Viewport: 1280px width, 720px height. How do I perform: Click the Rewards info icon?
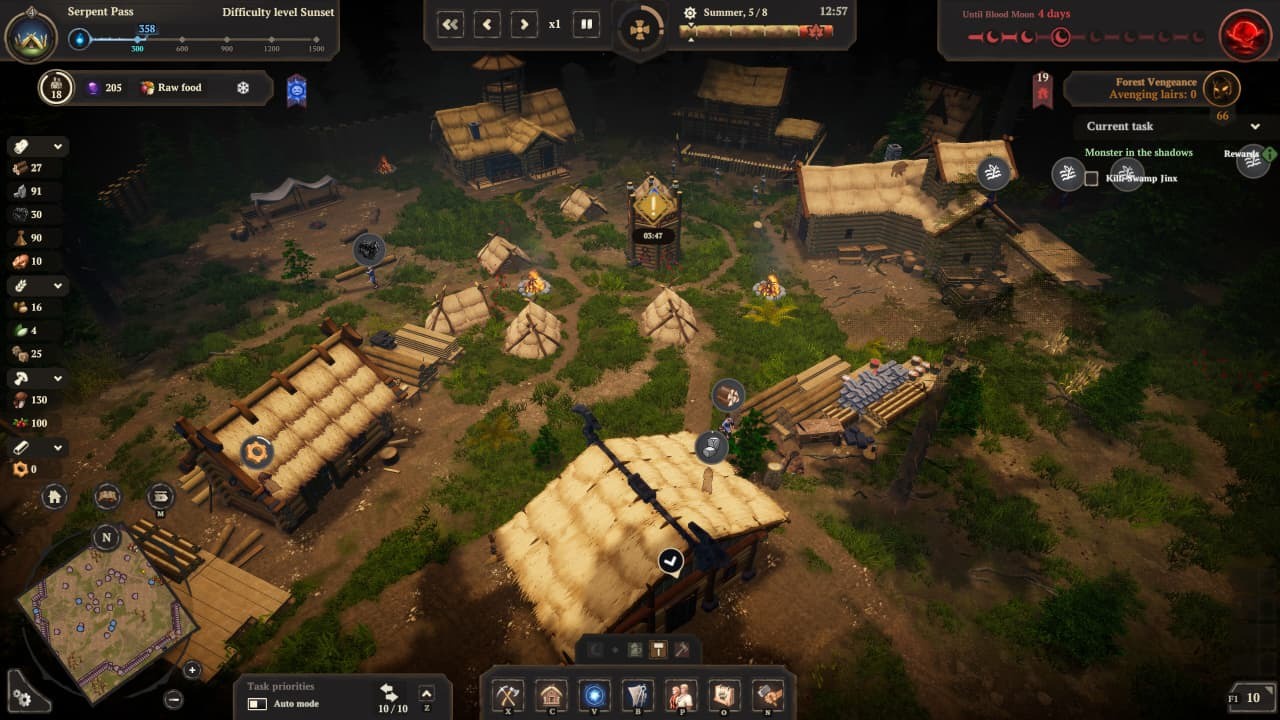(1269, 154)
